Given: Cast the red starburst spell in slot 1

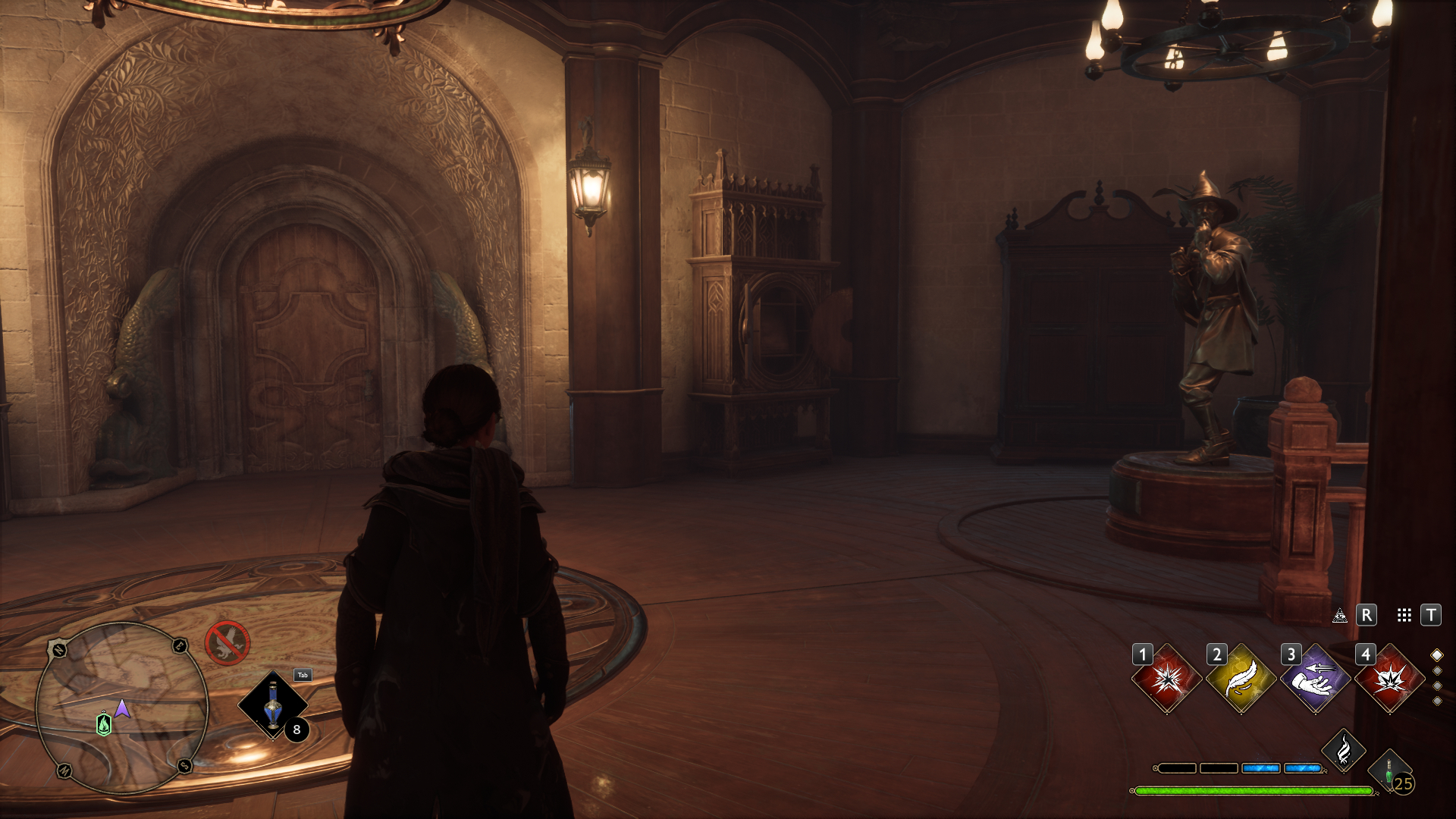Looking at the screenshot, I should coord(1166,679).
